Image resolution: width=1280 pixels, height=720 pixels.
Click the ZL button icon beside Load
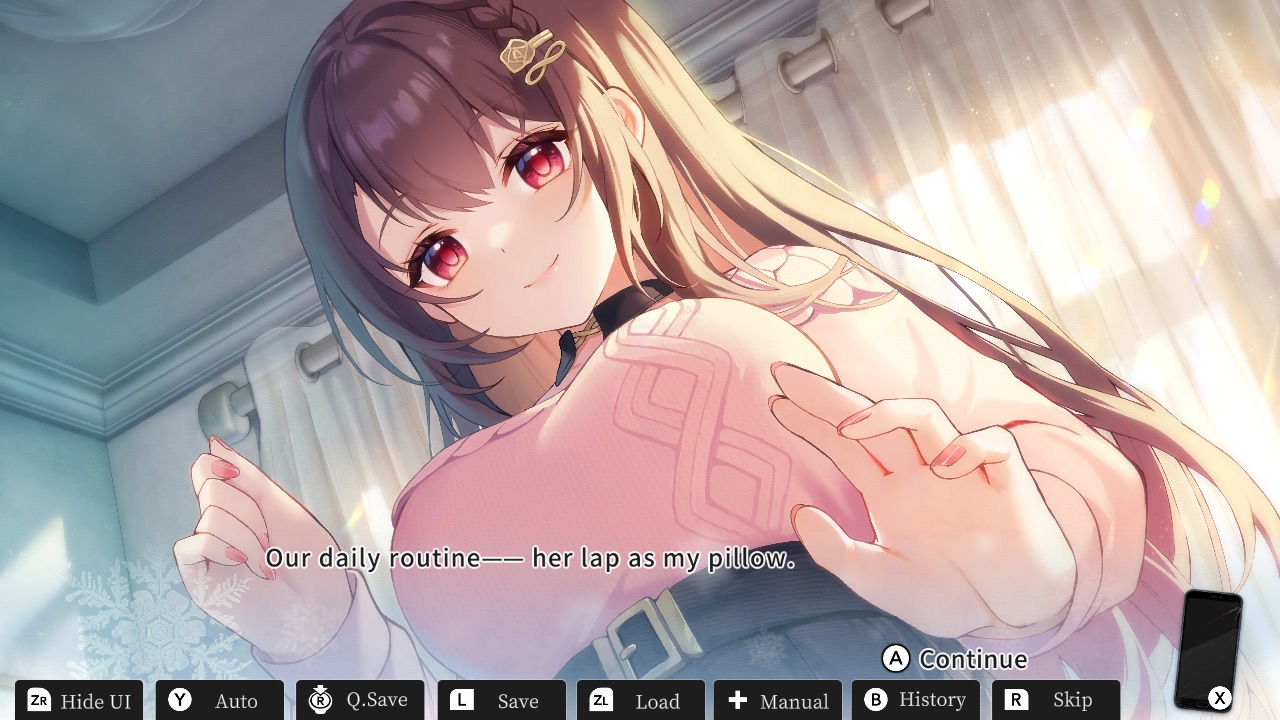pos(601,700)
